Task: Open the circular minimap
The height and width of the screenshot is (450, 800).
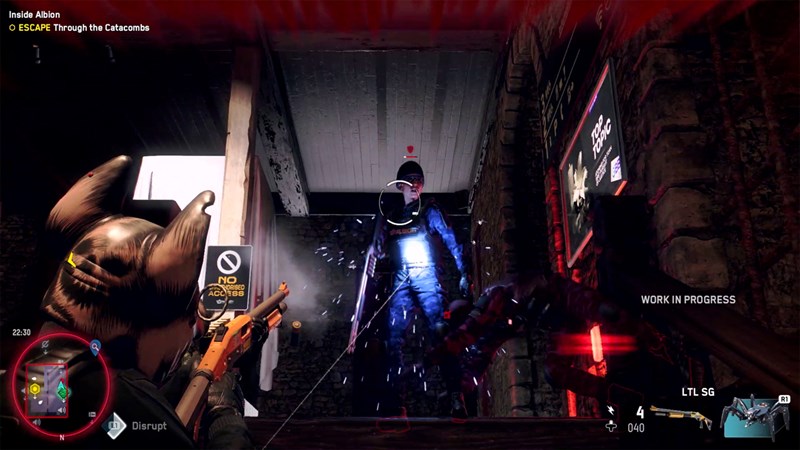Action: [48, 382]
